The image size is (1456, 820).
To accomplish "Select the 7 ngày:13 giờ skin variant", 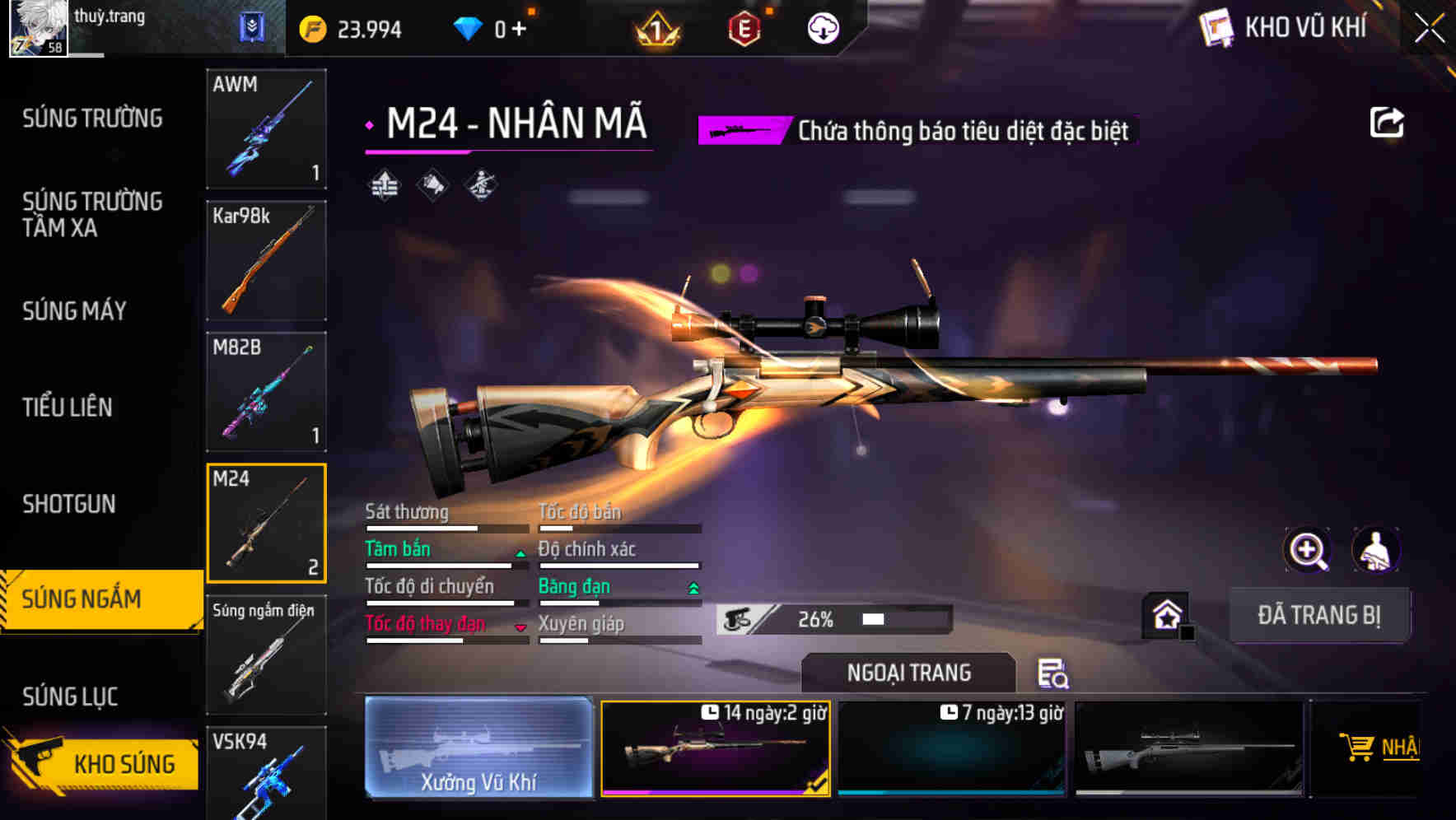I will pyautogui.click(x=951, y=748).
